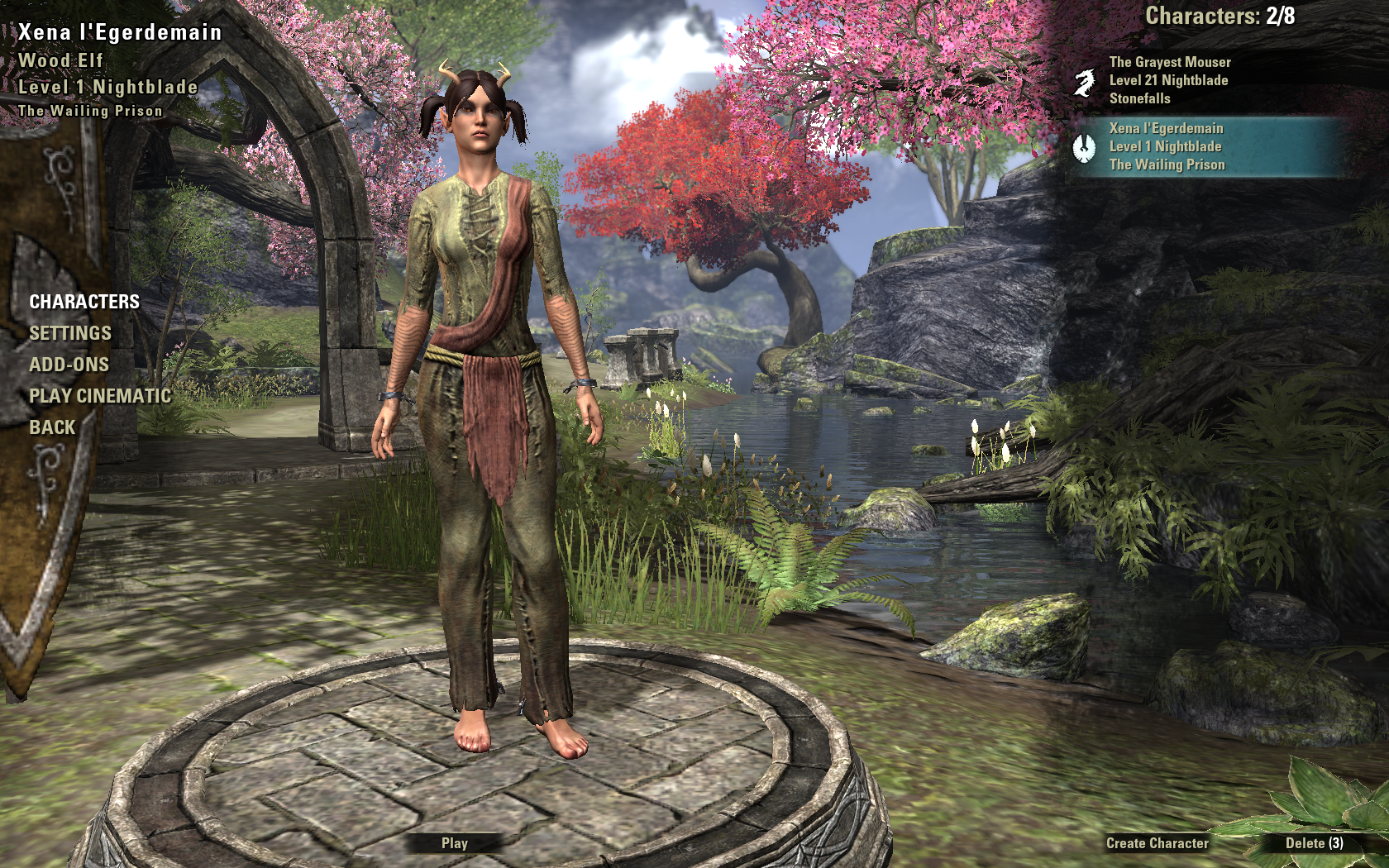Go Back from the character menu

[52, 427]
